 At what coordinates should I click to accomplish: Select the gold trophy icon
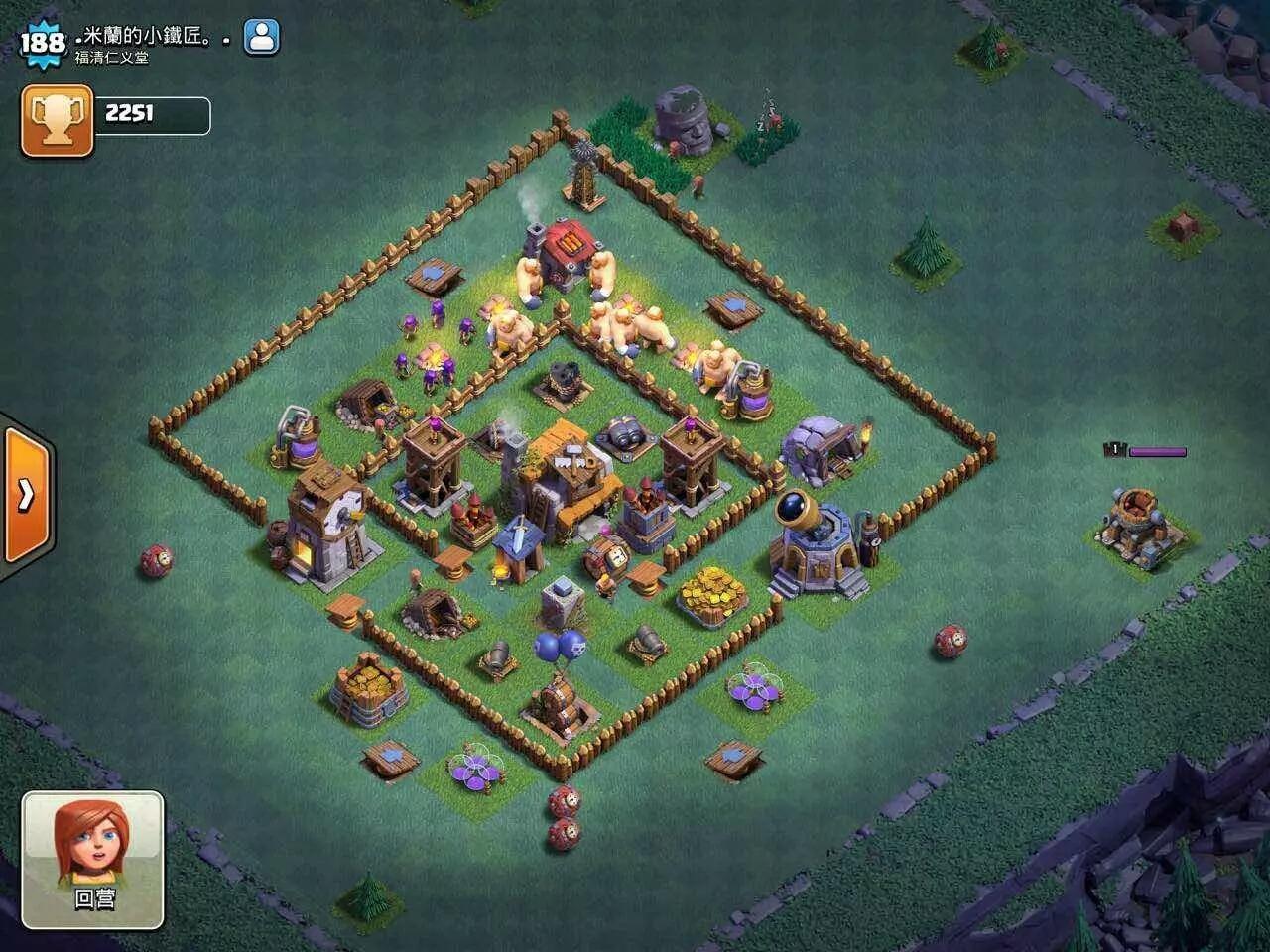pyautogui.click(x=57, y=120)
